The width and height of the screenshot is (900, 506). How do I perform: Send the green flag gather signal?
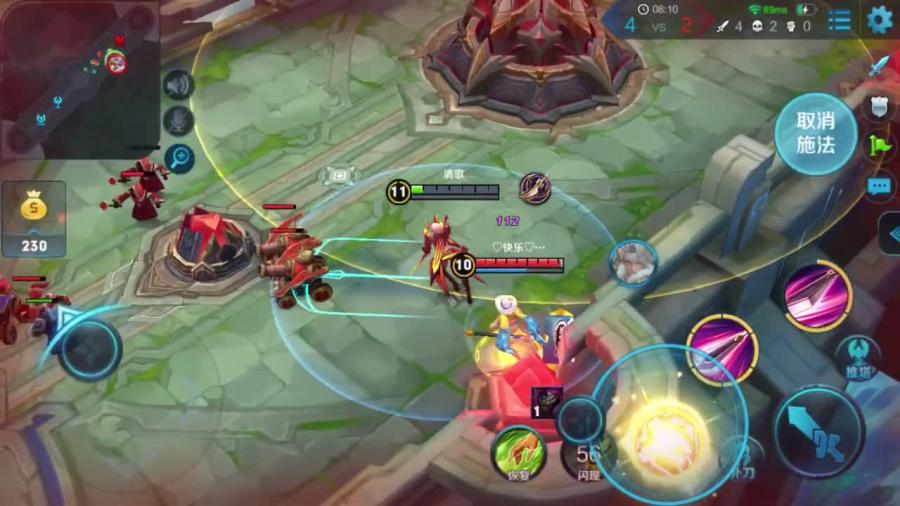point(878,145)
